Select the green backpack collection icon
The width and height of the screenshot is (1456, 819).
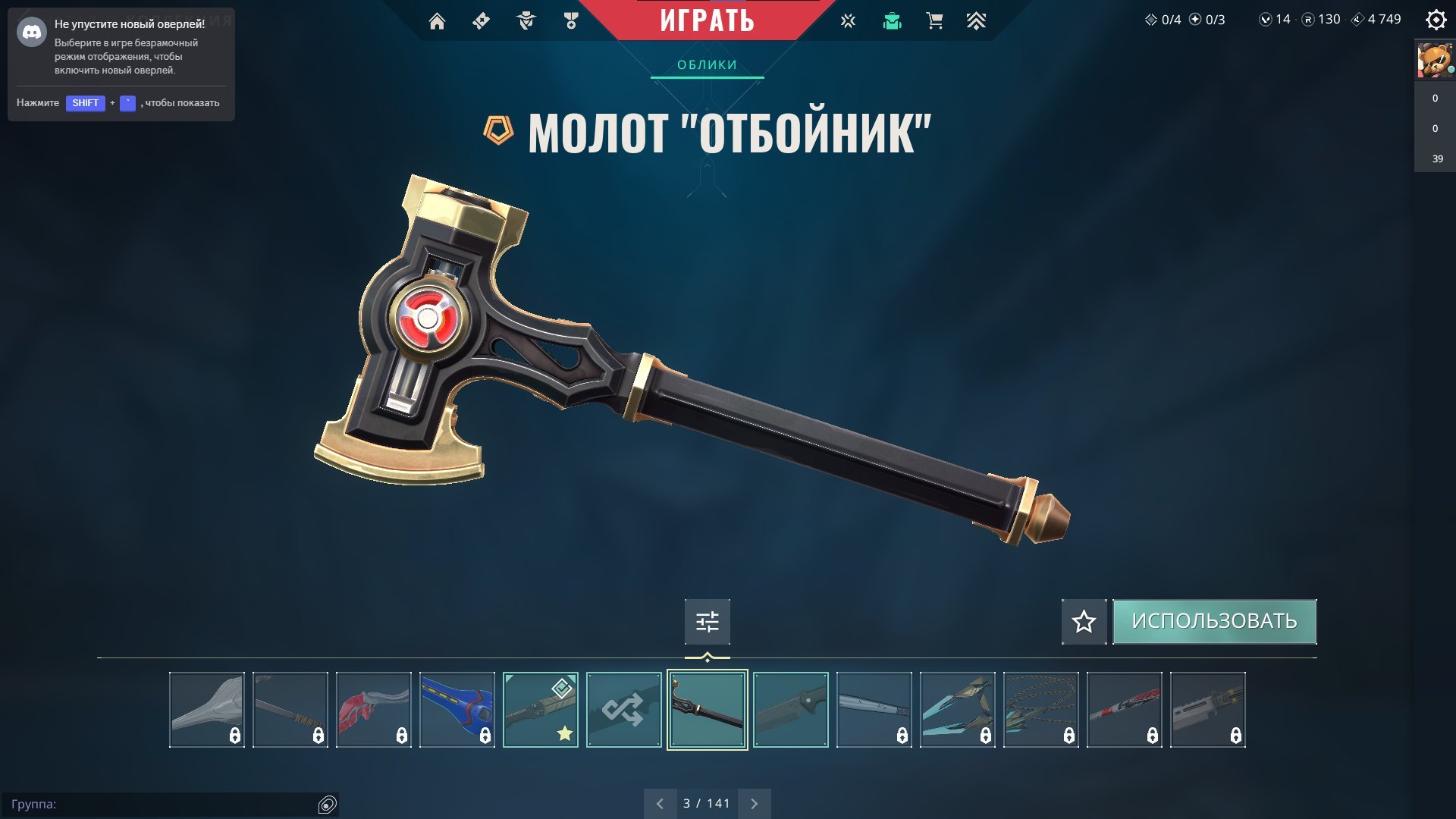pos(892,21)
